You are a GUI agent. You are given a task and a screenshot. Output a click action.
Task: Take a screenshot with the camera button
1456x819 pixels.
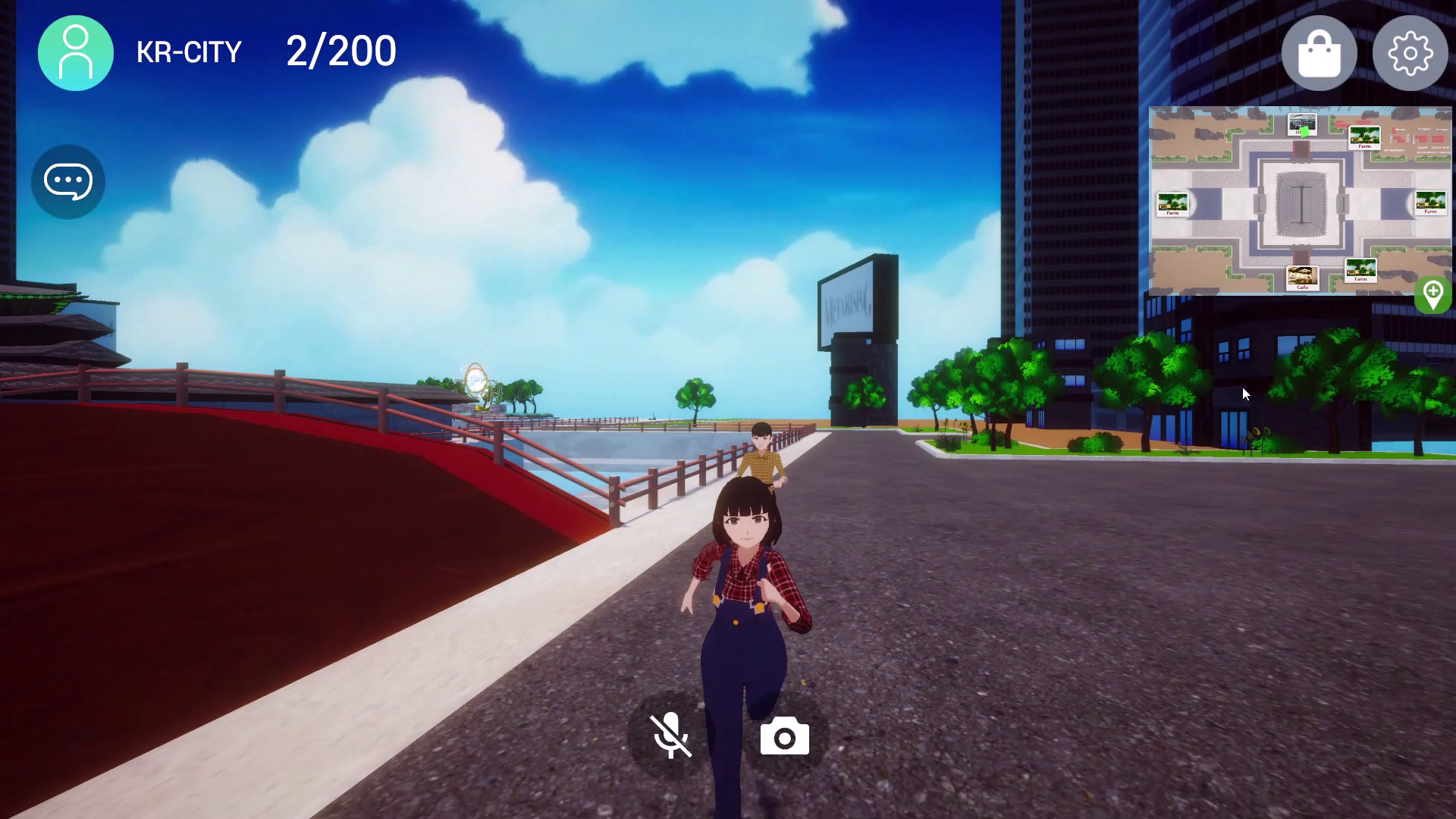784,737
